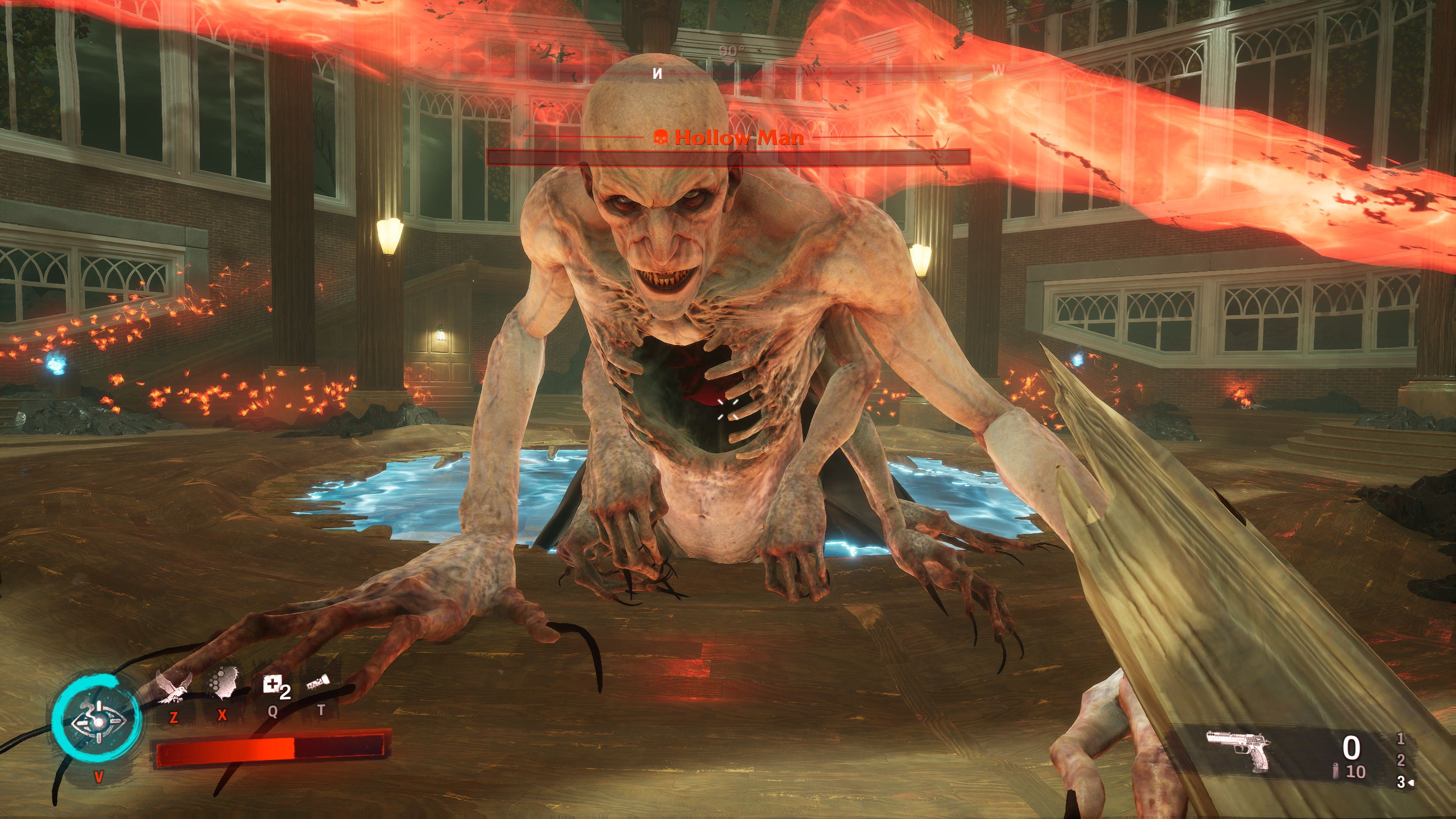This screenshot has height=819, width=1456.
Task: Switch to weapon slot 2
Action: tap(1401, 760)
